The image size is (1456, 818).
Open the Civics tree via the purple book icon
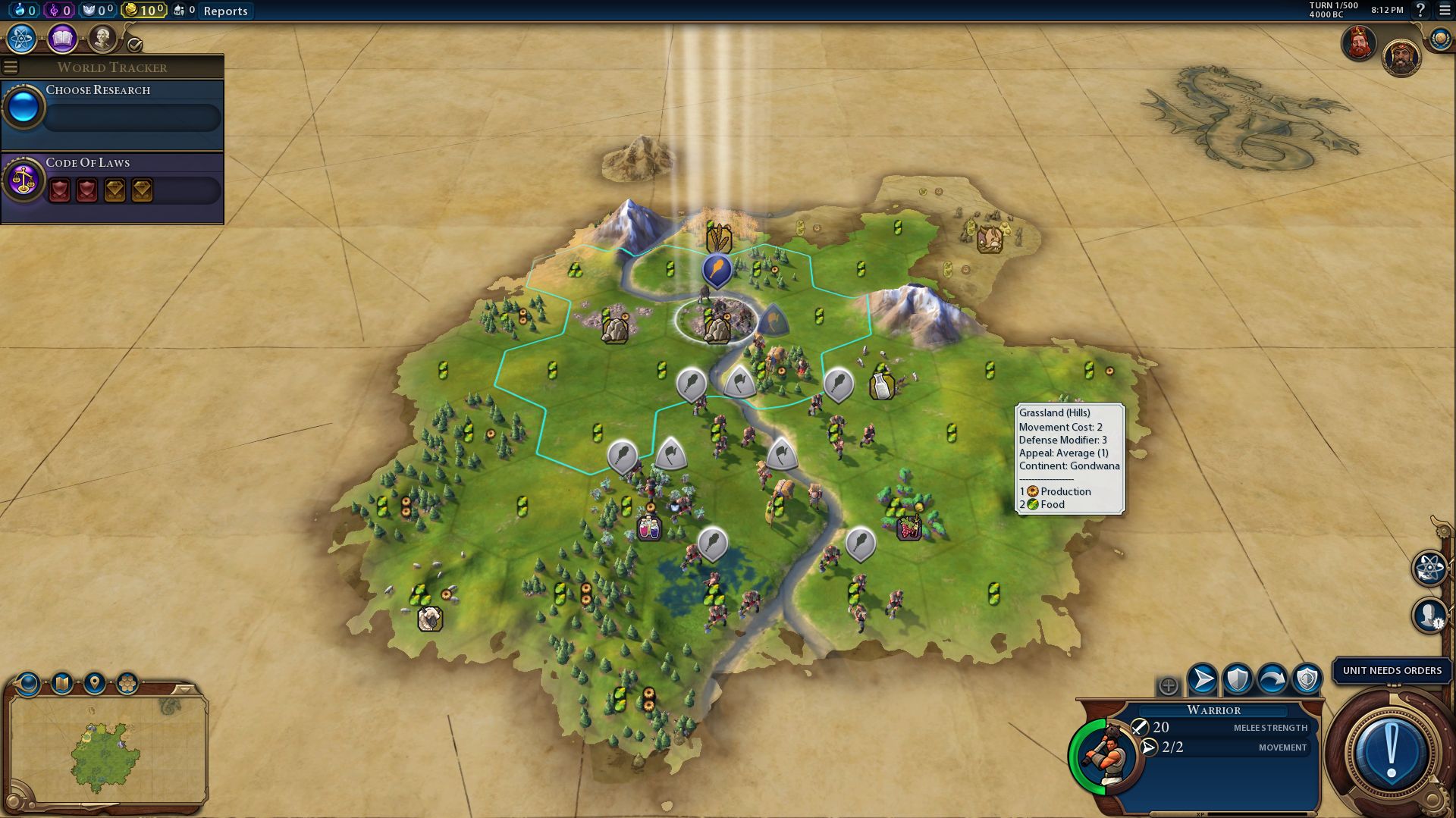(x=61, y=38)
